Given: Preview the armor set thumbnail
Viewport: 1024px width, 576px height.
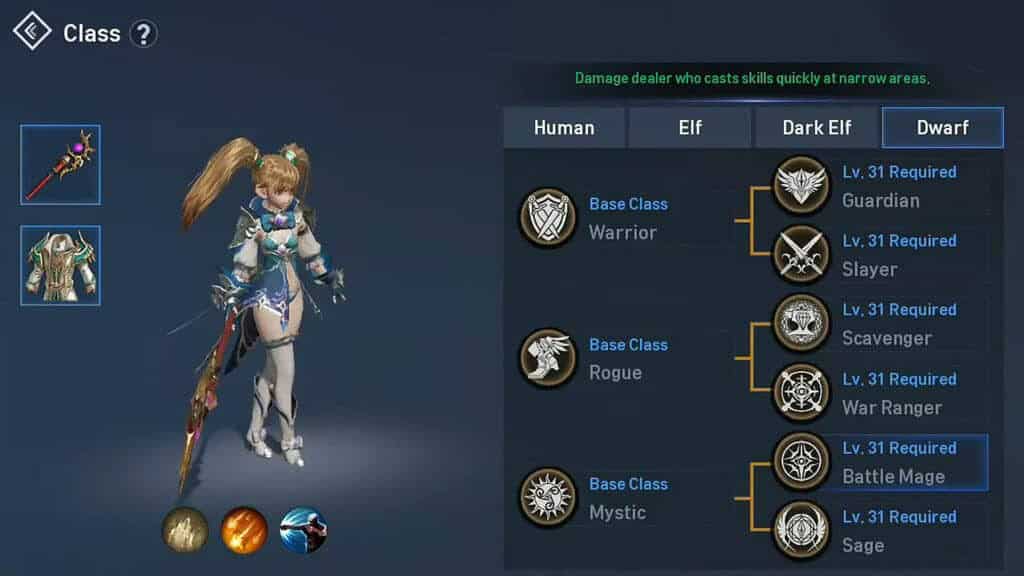Looking at the screenshot, I should (x=60, y=265).
